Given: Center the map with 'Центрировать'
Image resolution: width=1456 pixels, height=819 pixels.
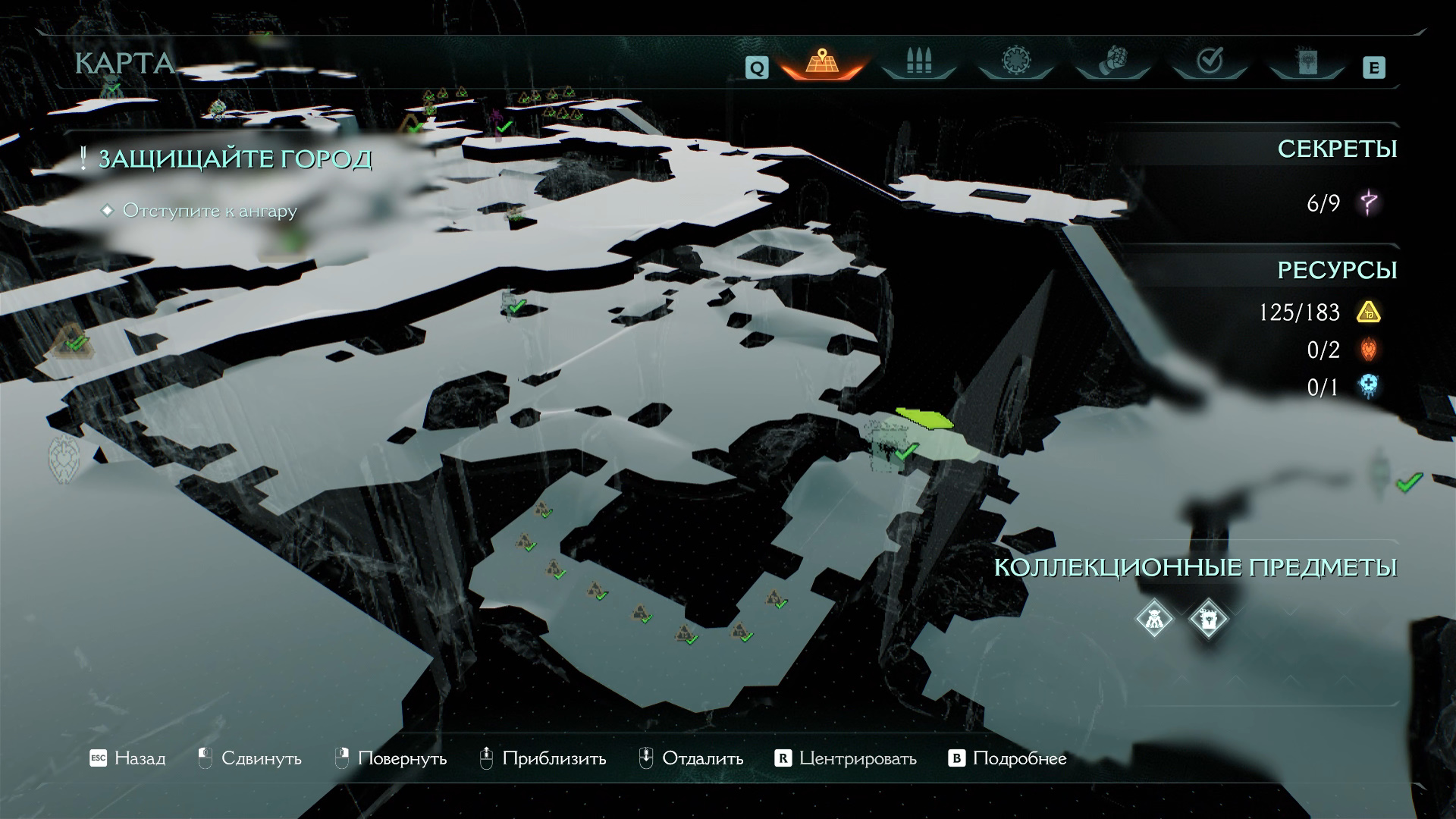Looking at the screenshot, I should click(x=846, y=758).
